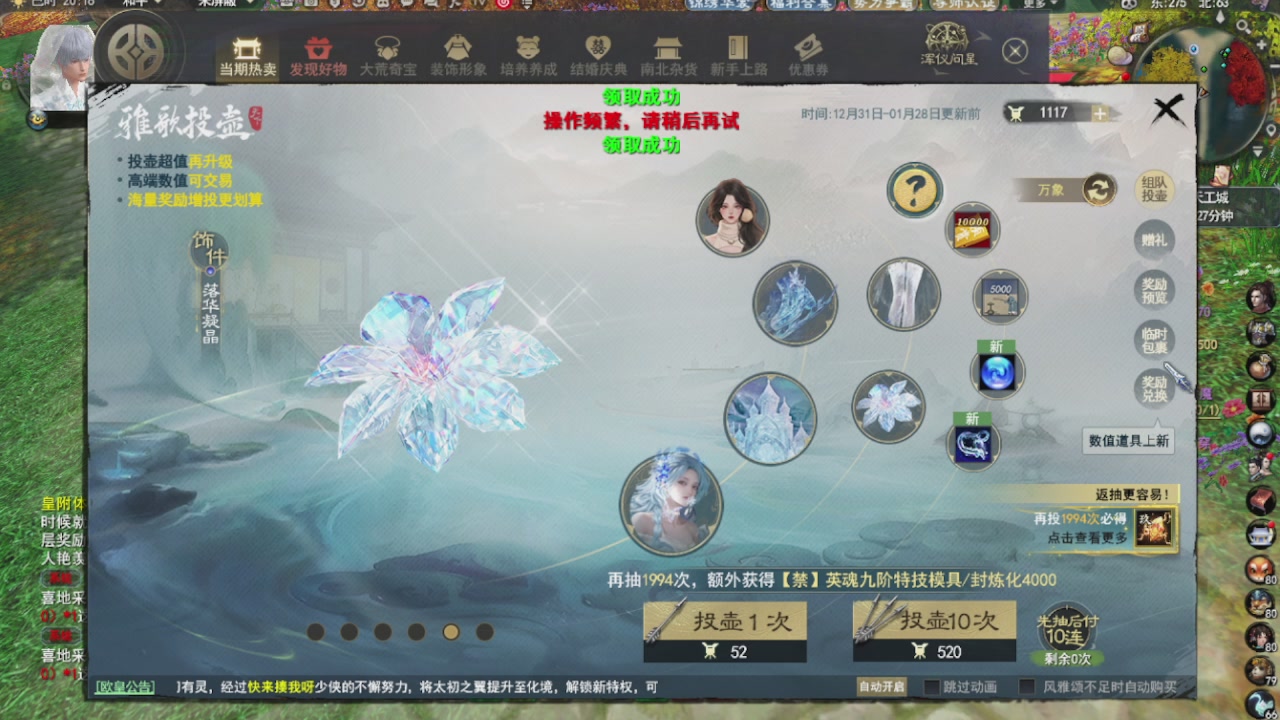Open the 和平 mode dropdown
Viewport: 1280px width, 720px height.
[145, 5]
